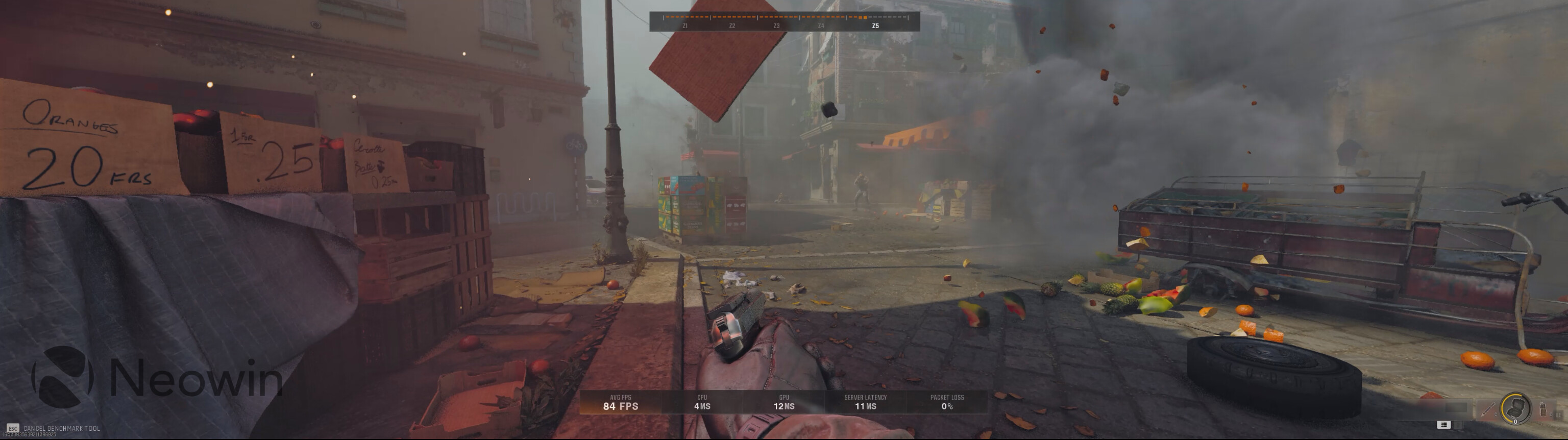Click the ESC key icon next to cancel prompt
The image size is (1568, 440).
pos(13,428)
